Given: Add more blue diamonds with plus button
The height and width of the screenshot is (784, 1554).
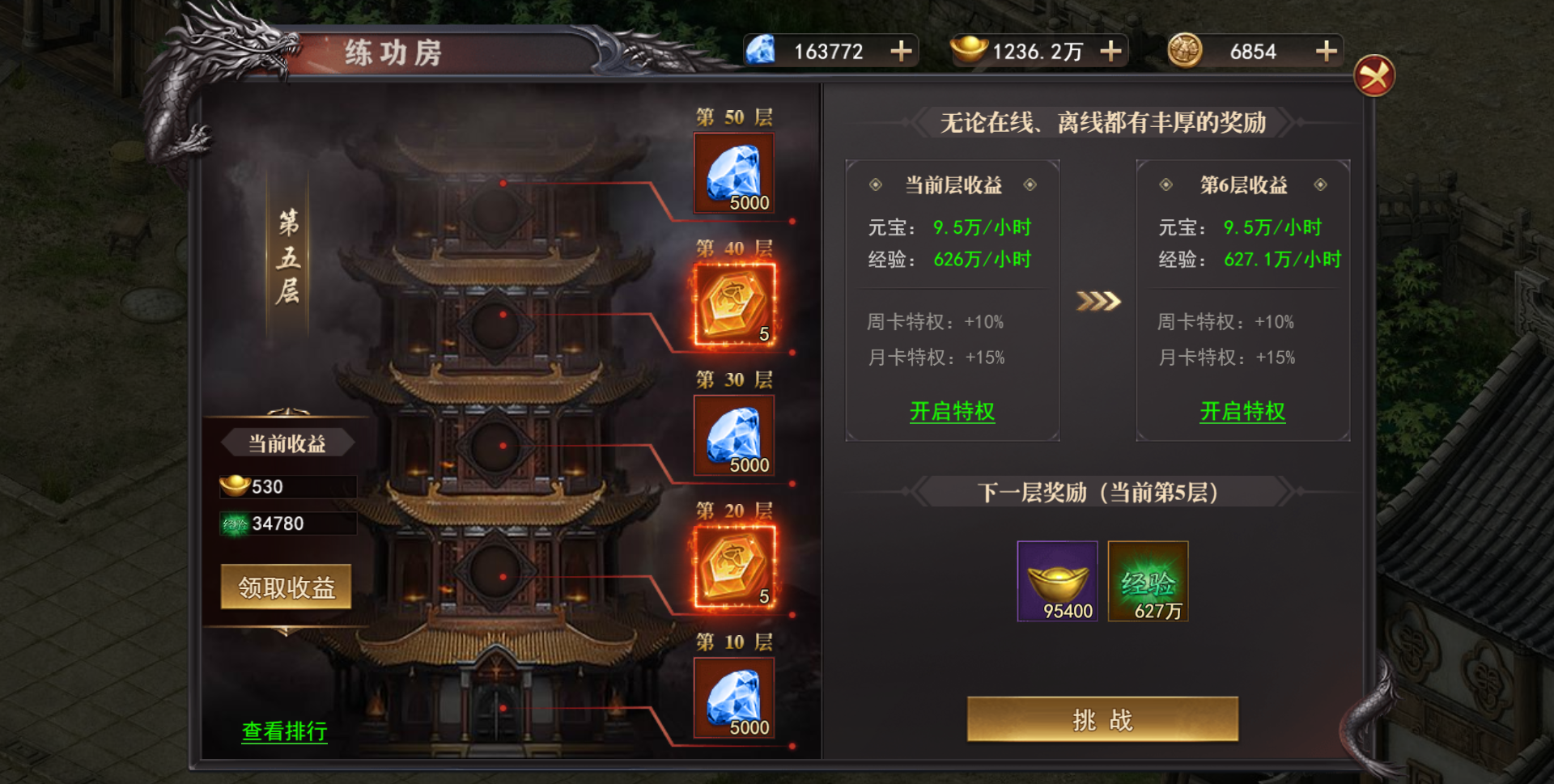Looking at the screenshot, I should pos(901,52).
